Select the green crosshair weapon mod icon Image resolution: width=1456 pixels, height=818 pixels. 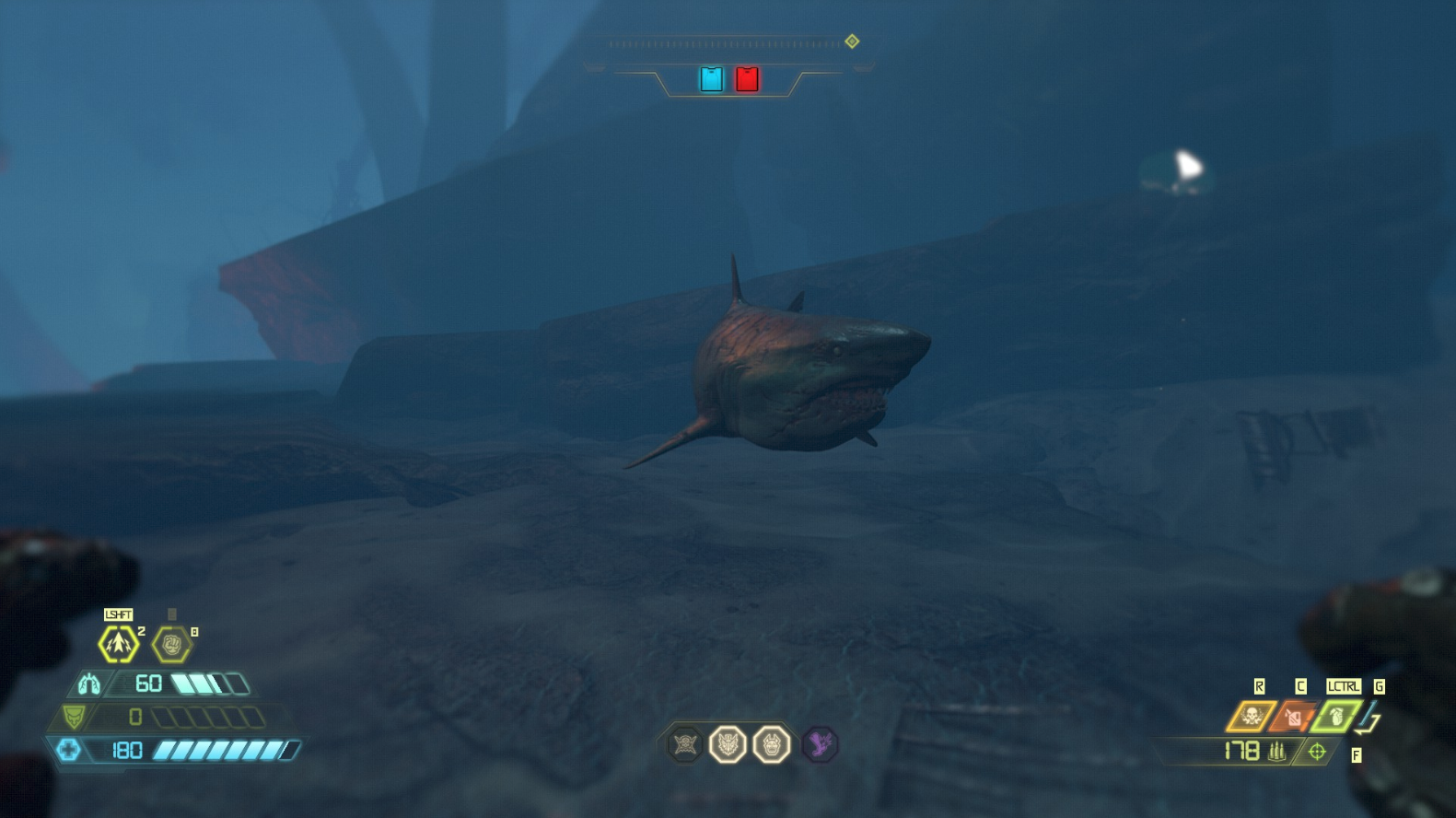pyautogui.click(x=1317, y=753)
